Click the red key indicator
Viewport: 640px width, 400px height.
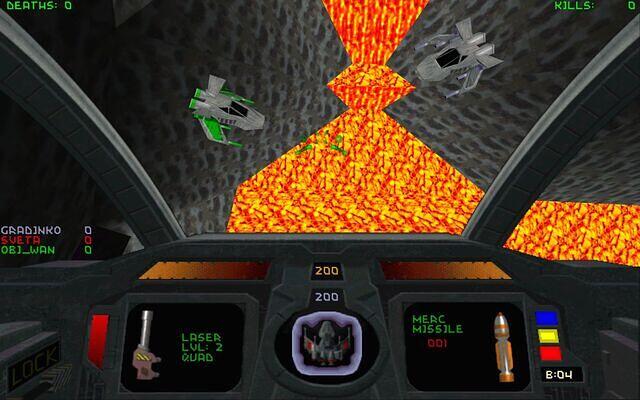[547, 352]
